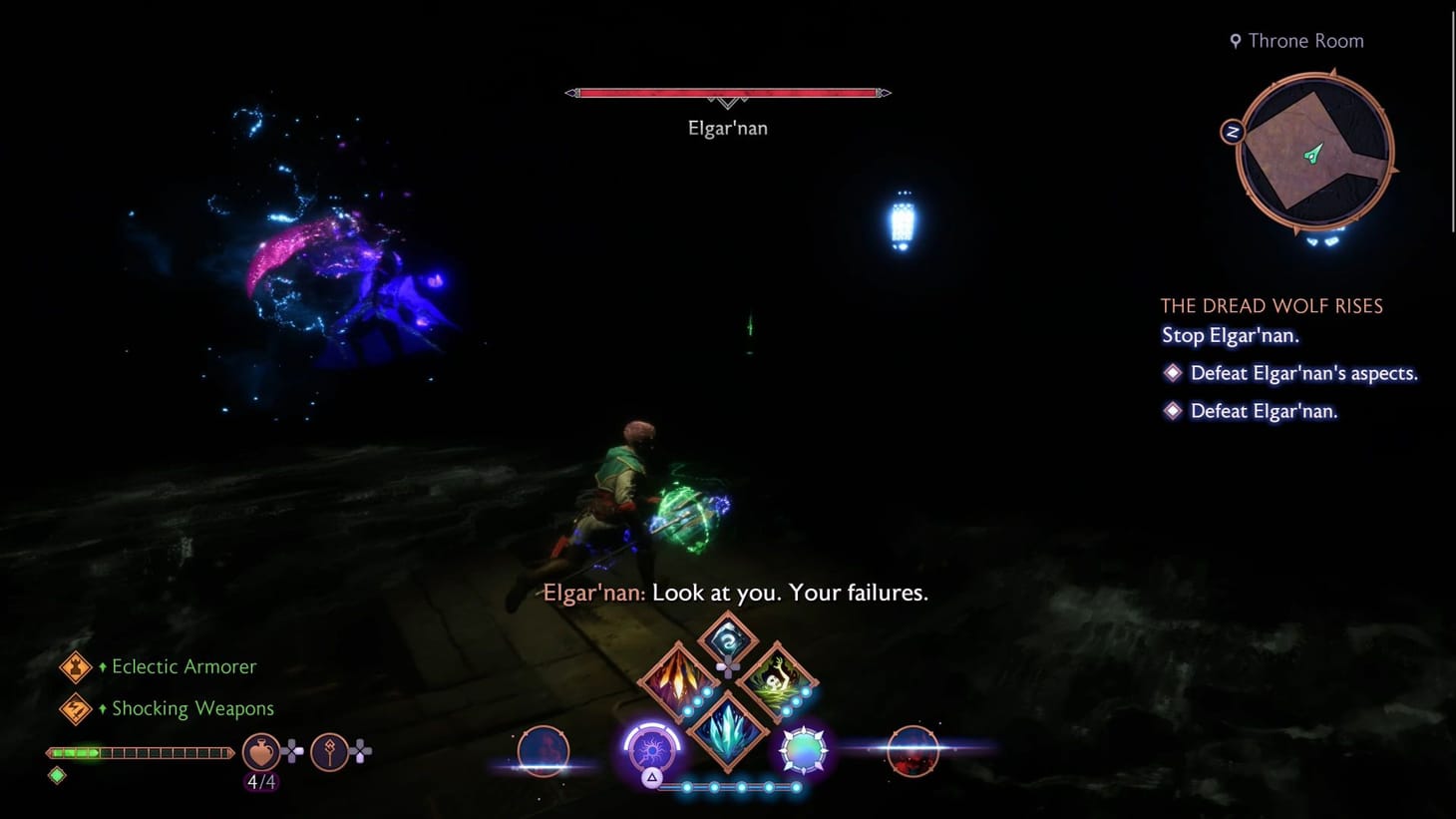The image size is (1456, 819).
Task: Select the fire ability diamond icon
Action: tap(678, 678)
